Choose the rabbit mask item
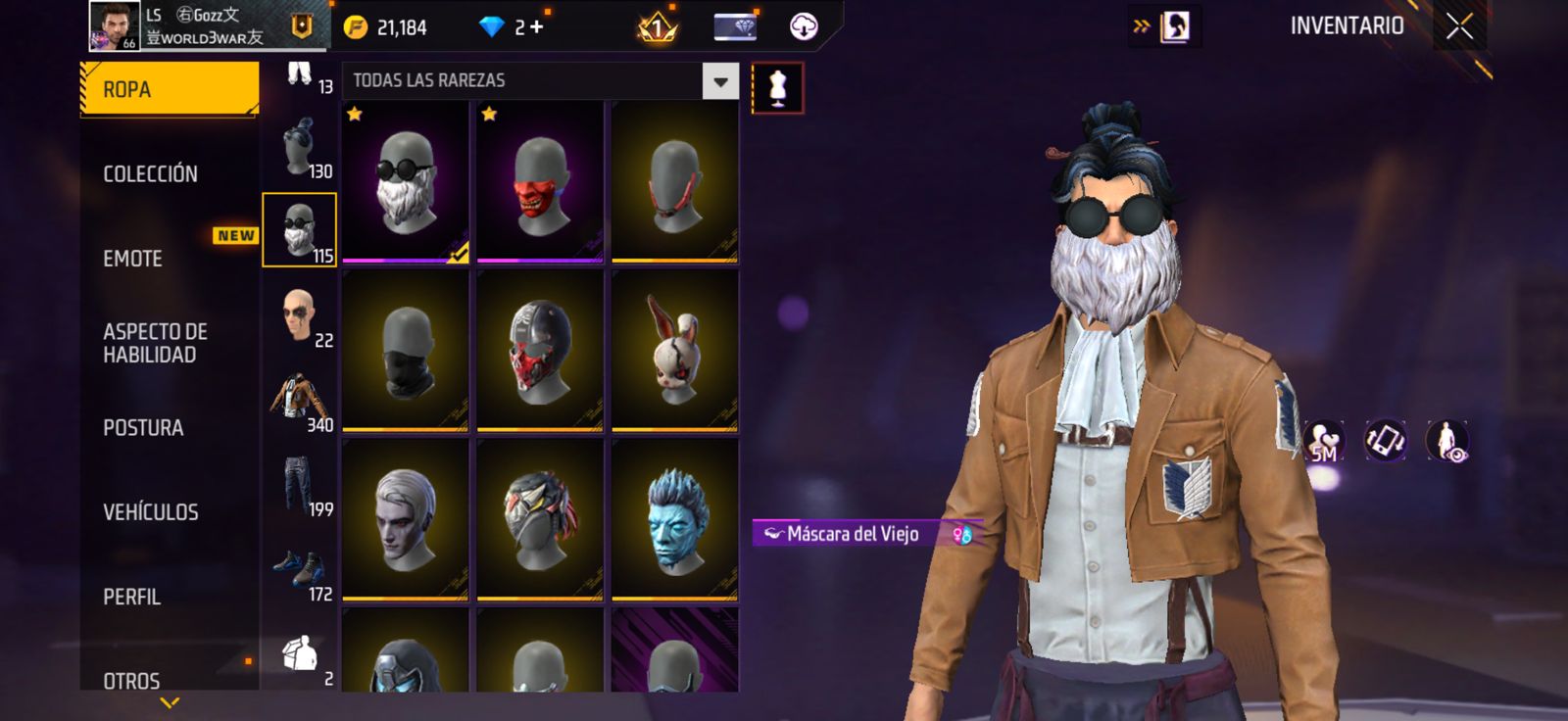1568x721 pixels. pyautogui.click(x=674, y=351)
